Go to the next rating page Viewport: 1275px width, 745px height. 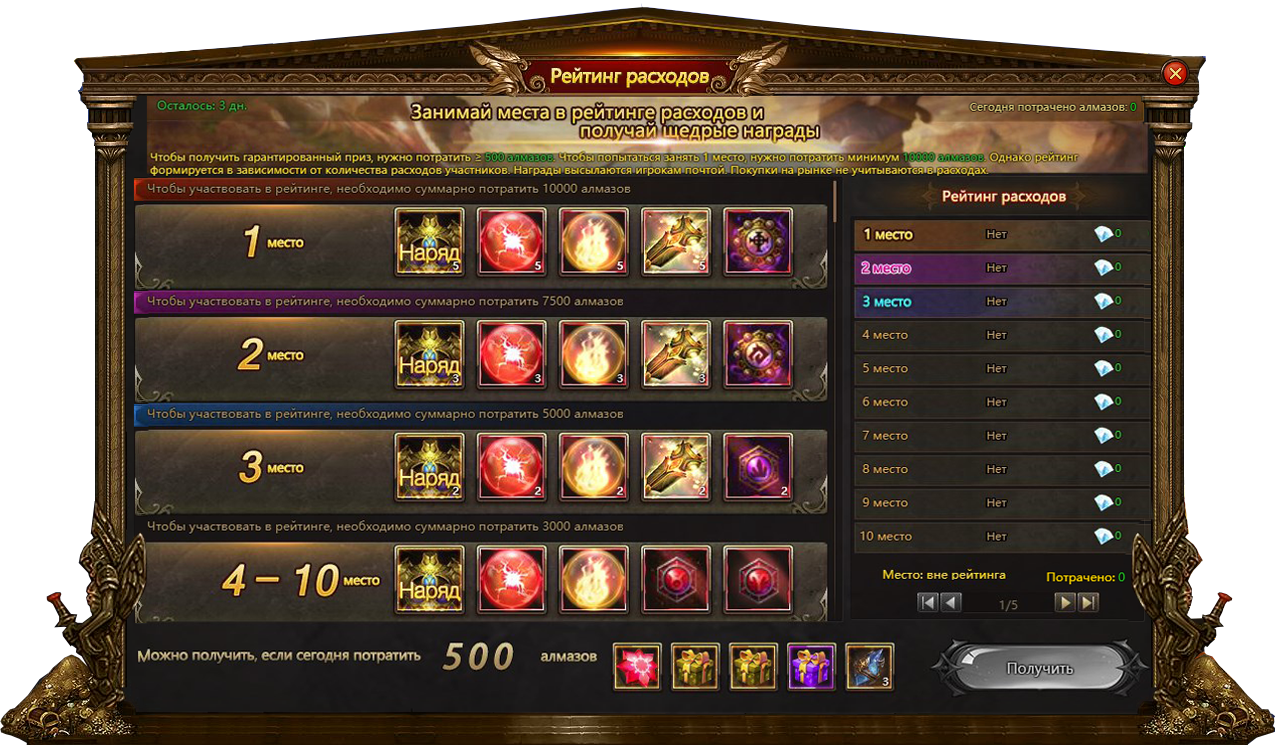point(1066,602)
